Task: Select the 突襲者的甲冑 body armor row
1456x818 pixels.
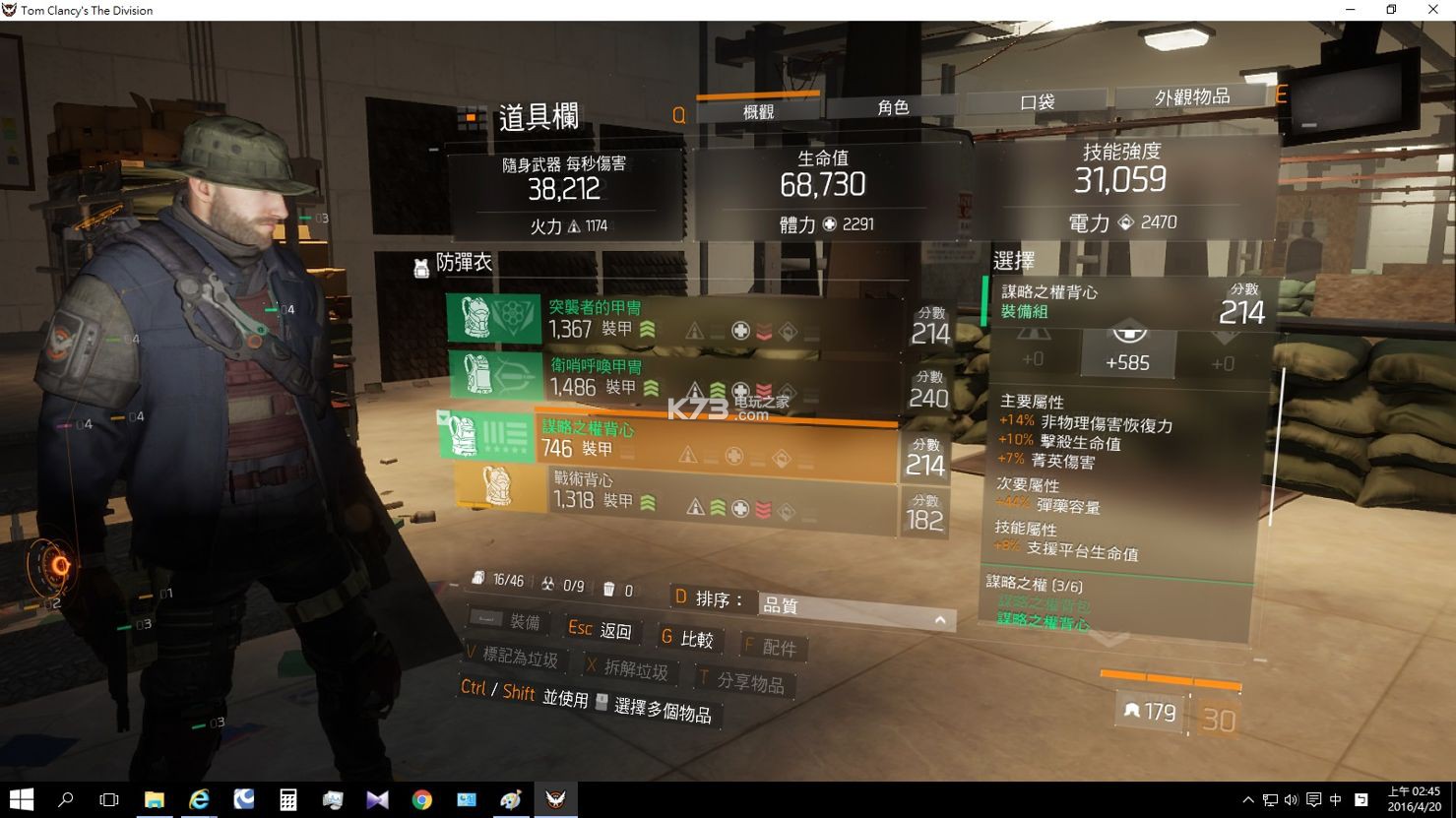Action: [674, 319]
